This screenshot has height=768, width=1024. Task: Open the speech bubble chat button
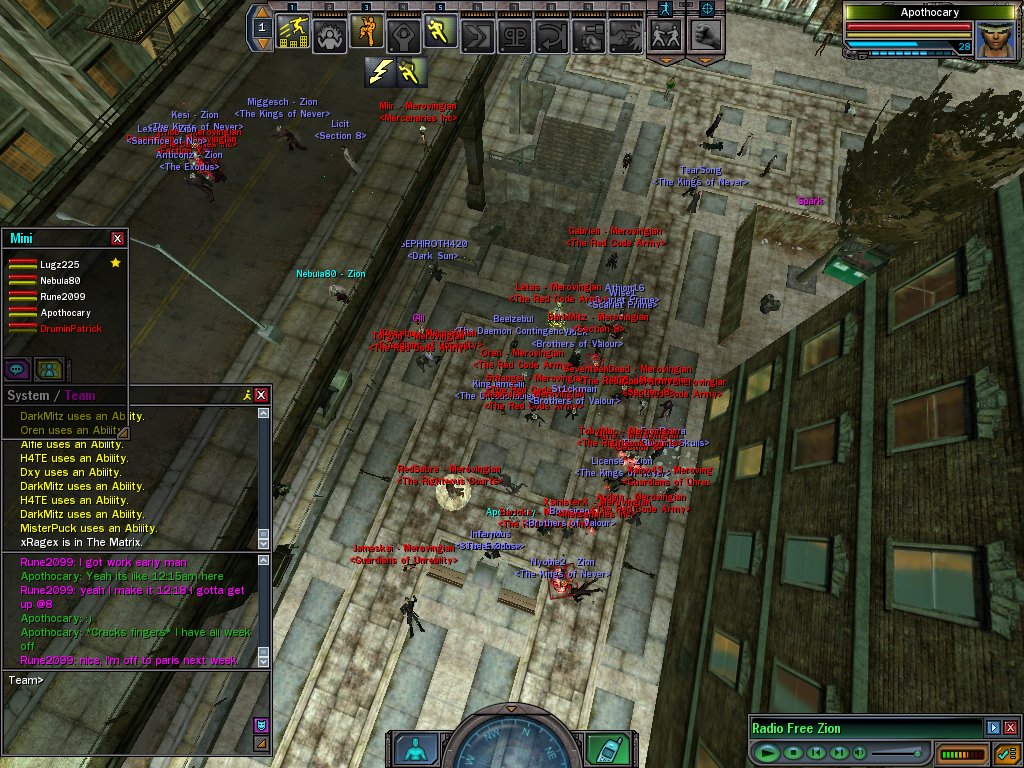coord(17,369)
